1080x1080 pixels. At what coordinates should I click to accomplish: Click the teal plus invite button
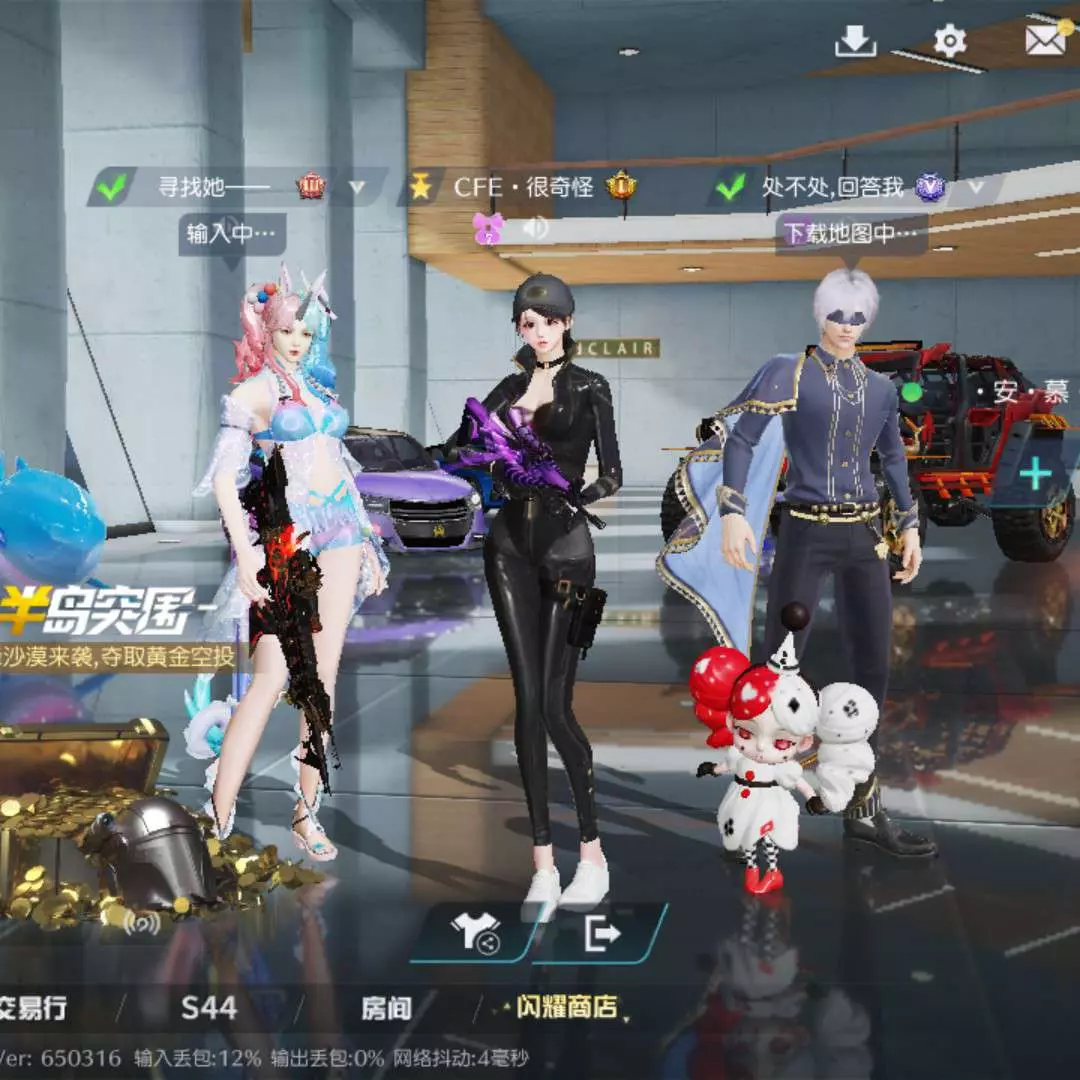pyautogui.click(x=1035, y=473)
